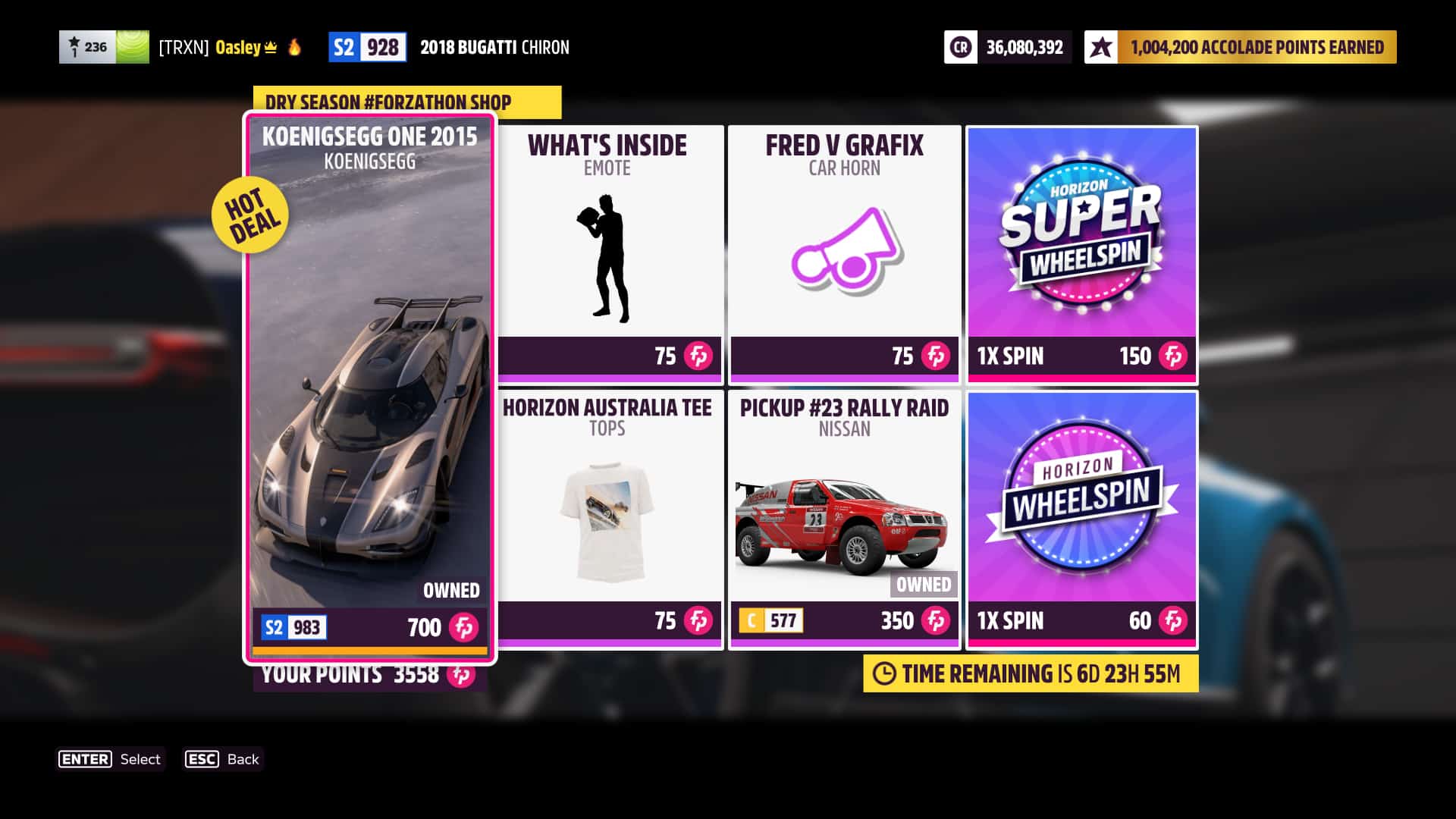The height and width of the screenshot is (819, 1456).
Task: Click the clock icon on the time remaining banner
Action: point(884,672)
